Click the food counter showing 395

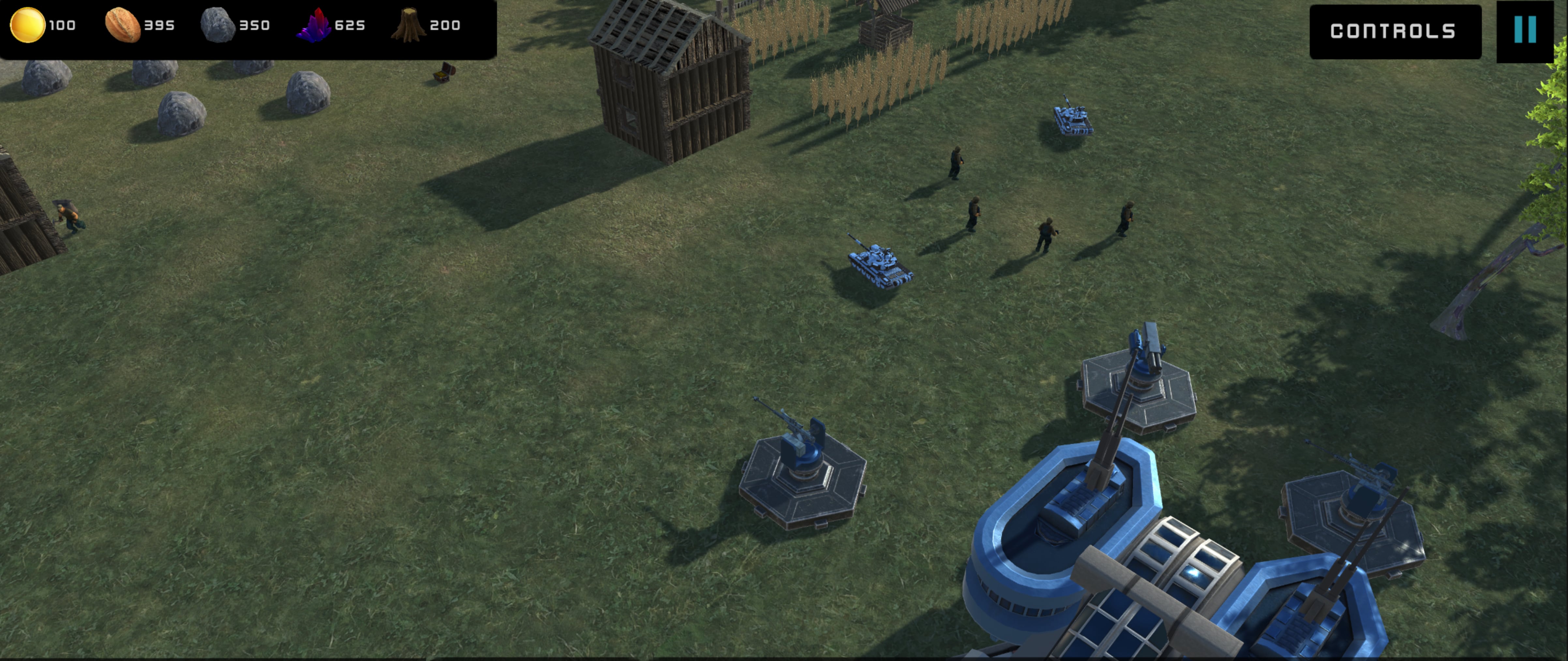click(160, 25)
